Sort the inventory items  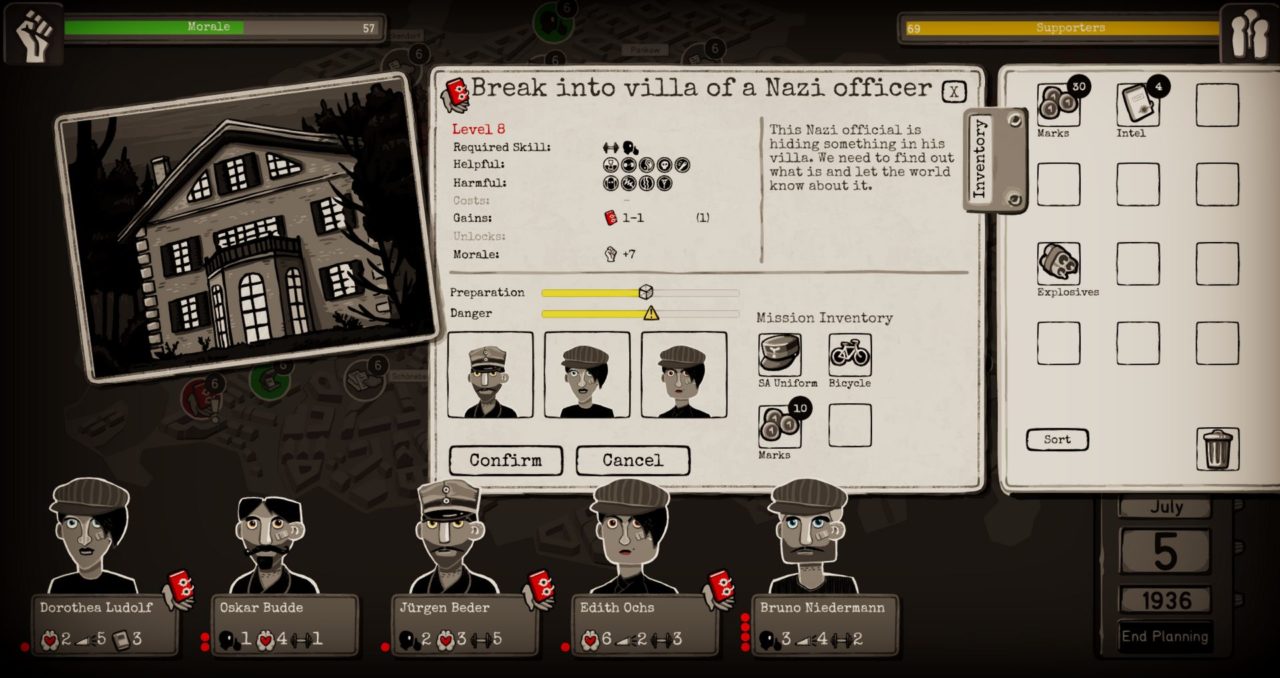1057,440
